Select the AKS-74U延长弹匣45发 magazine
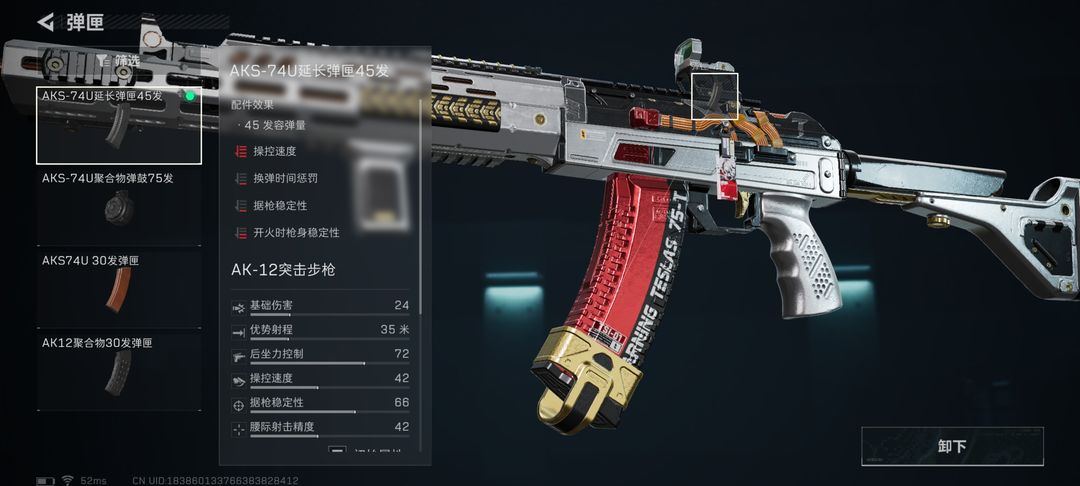1080x486 pixels. pos(119,125)
